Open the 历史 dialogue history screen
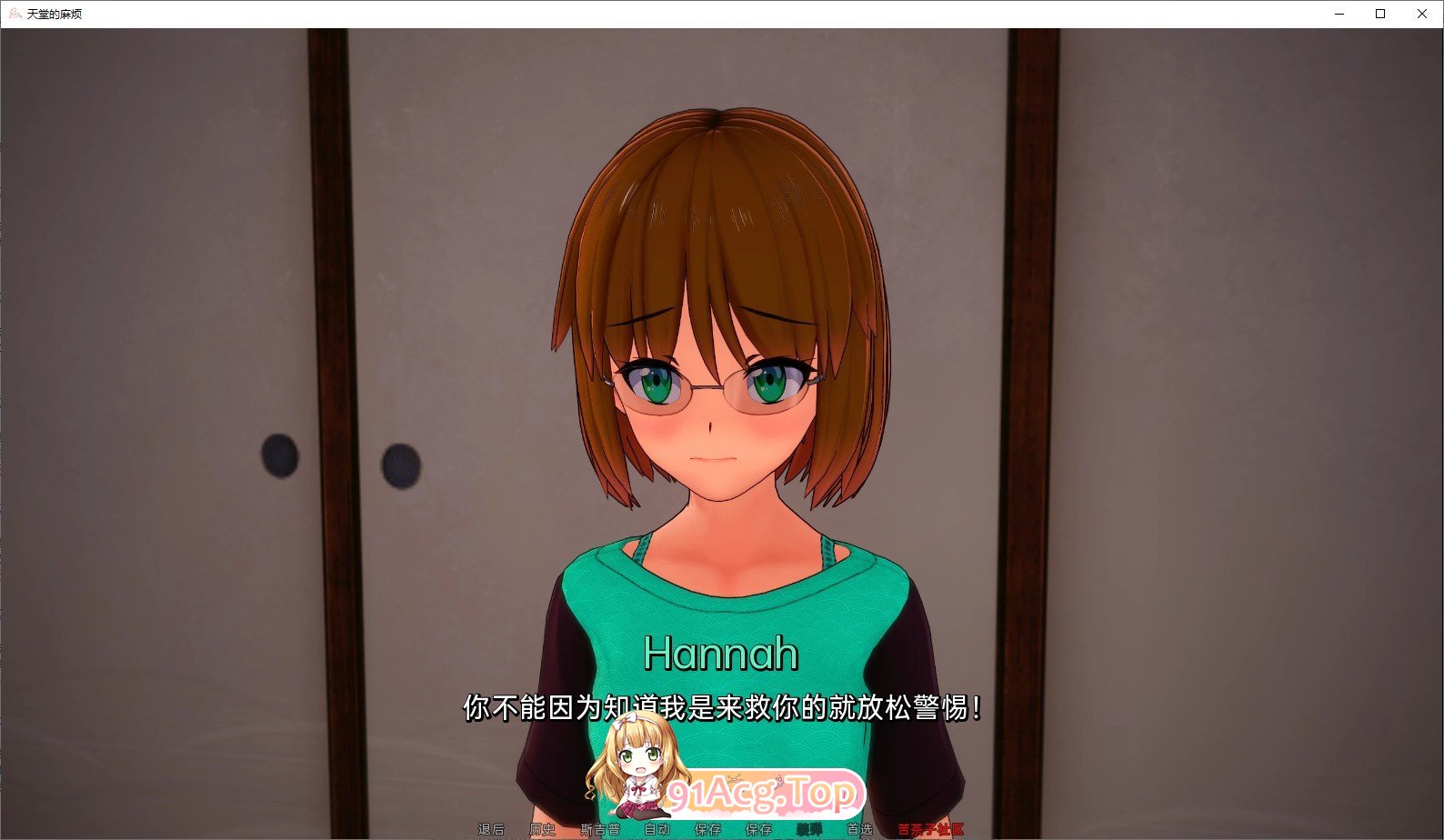Screen dimensions: 1444x840 (543, 828)
